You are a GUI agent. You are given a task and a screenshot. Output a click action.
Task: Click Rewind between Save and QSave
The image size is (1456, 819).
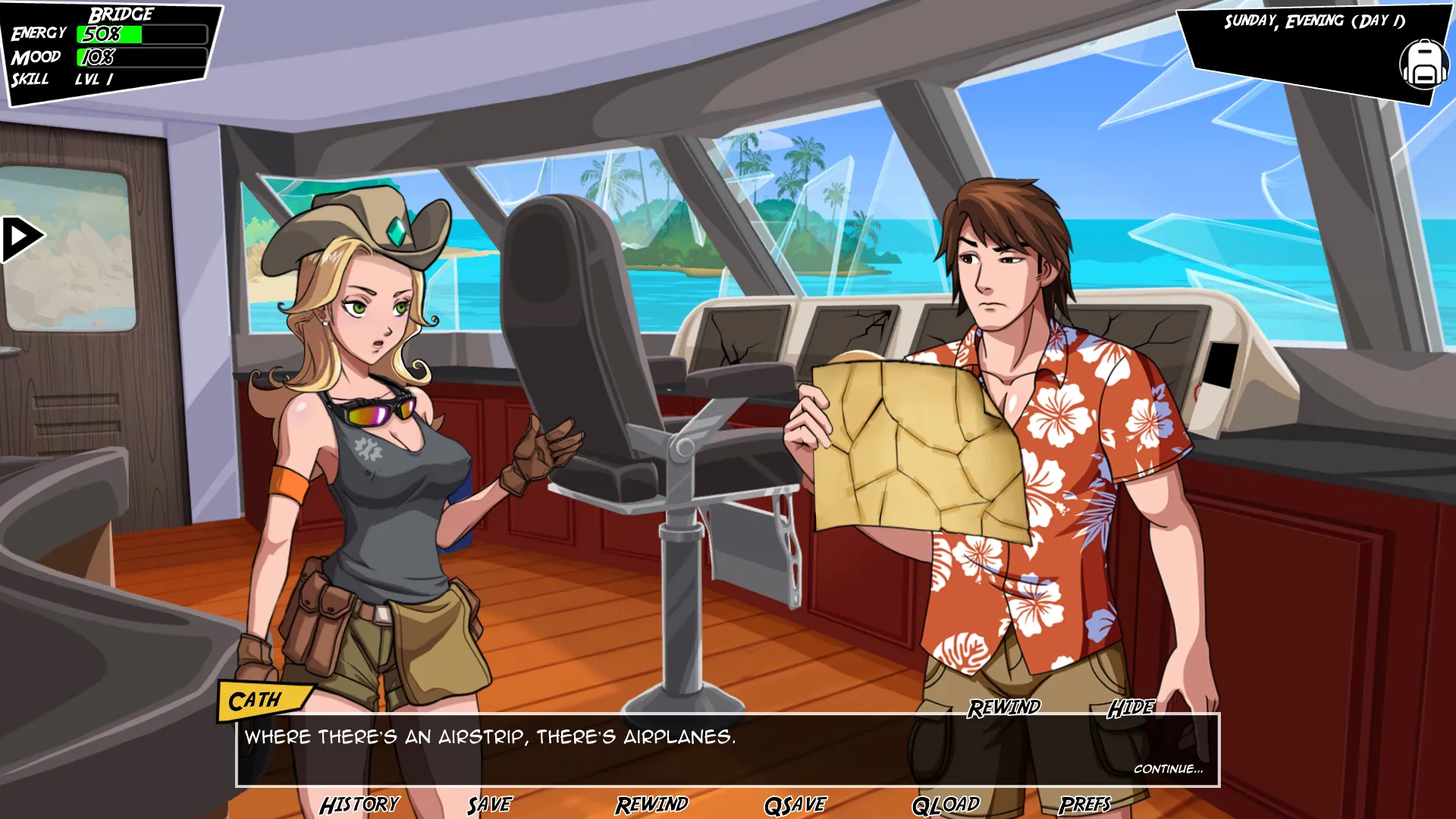[x=651, y=805]
